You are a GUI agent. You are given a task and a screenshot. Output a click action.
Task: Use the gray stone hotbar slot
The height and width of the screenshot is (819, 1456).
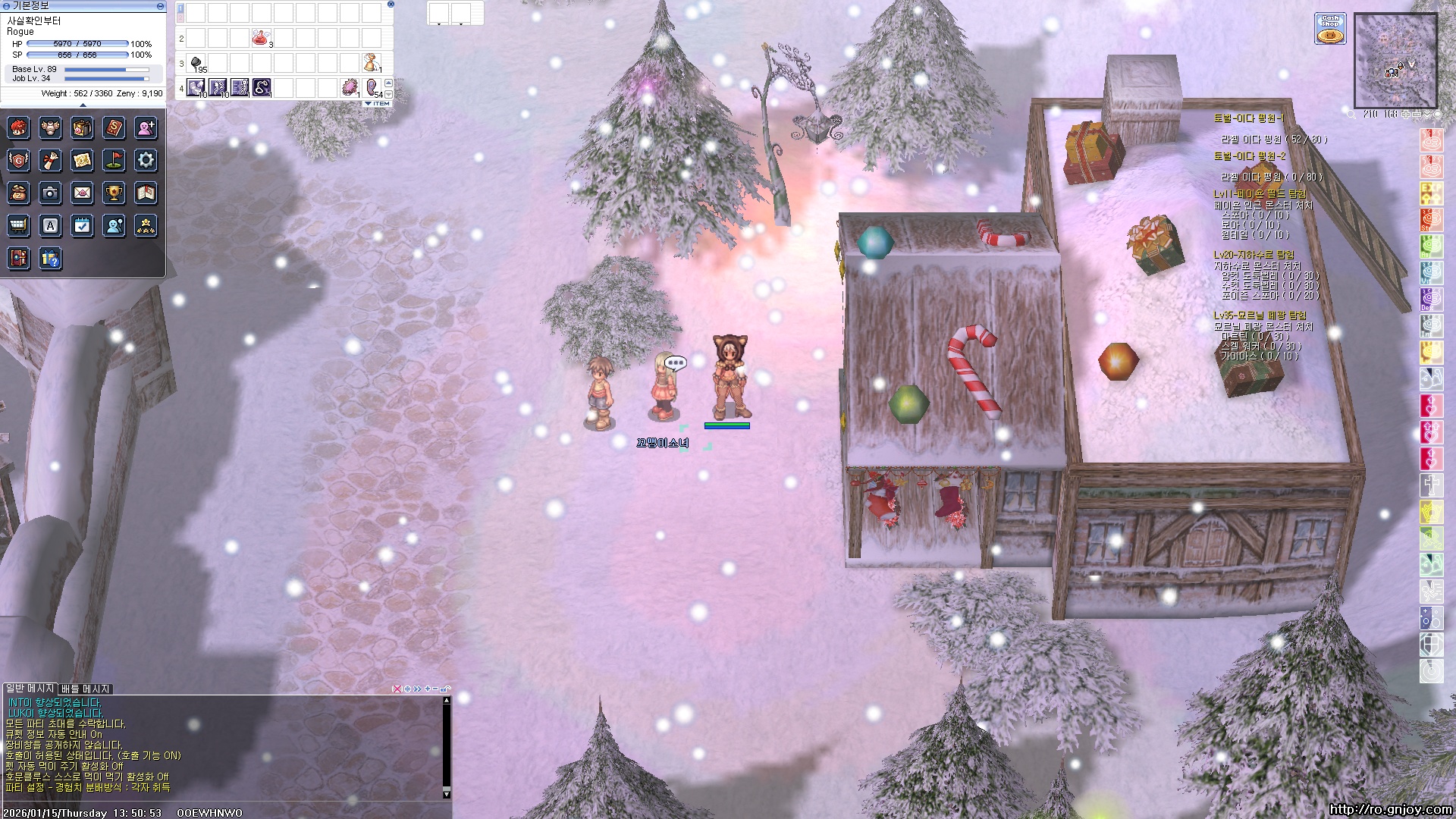(x=196, y=62)
